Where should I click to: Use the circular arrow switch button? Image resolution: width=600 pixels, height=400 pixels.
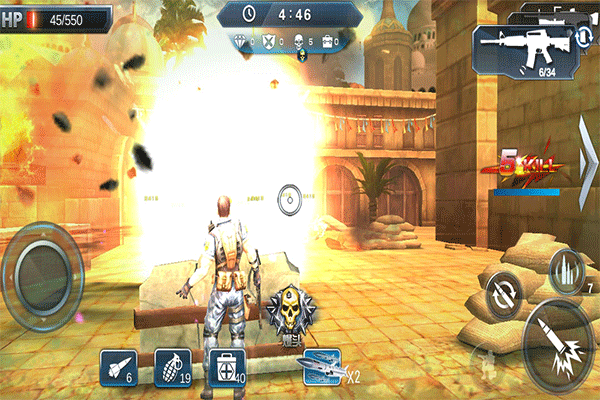501,295
